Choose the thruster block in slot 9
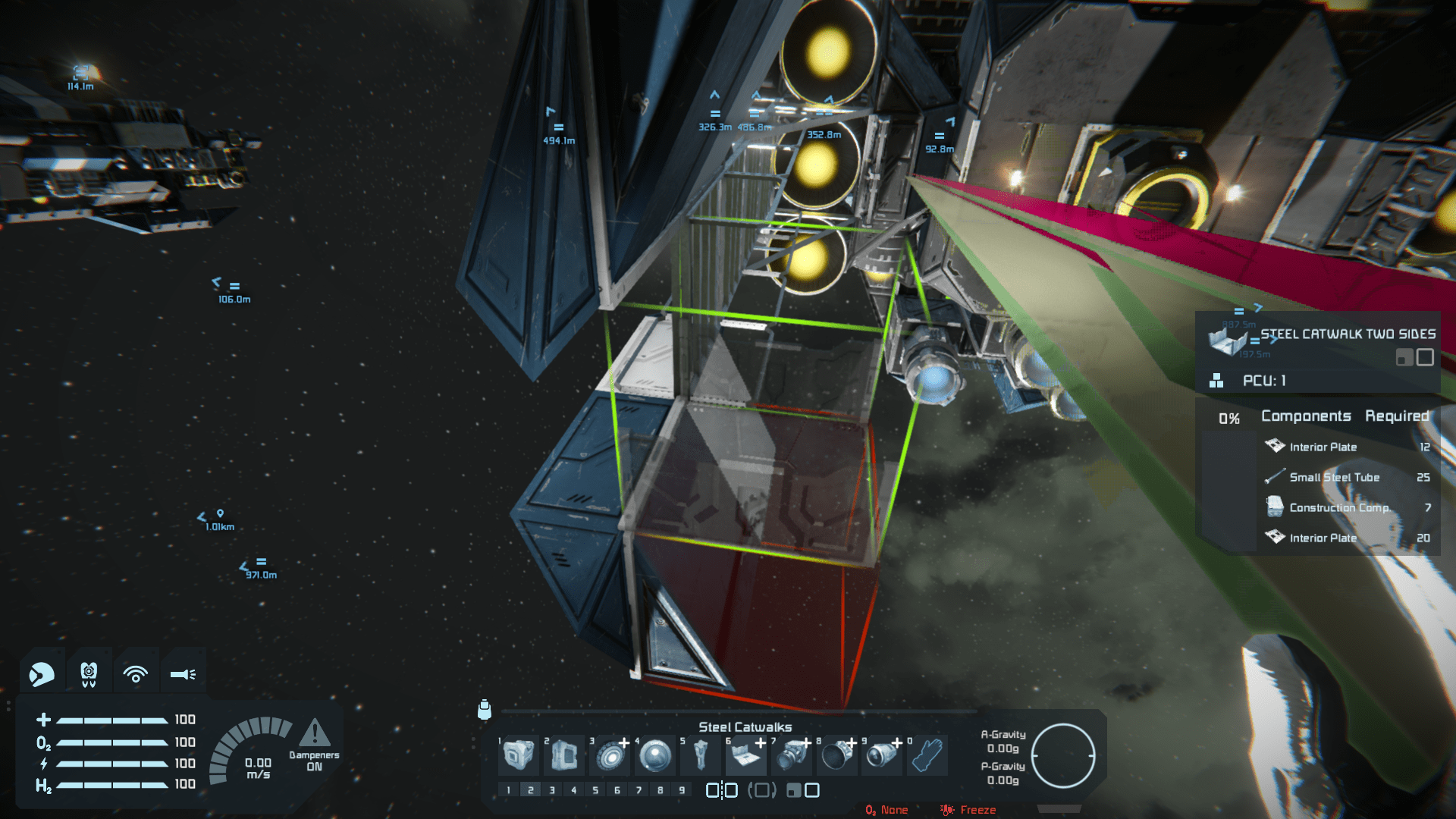This screenshot has height=819, width=1456. pos(882,755)
